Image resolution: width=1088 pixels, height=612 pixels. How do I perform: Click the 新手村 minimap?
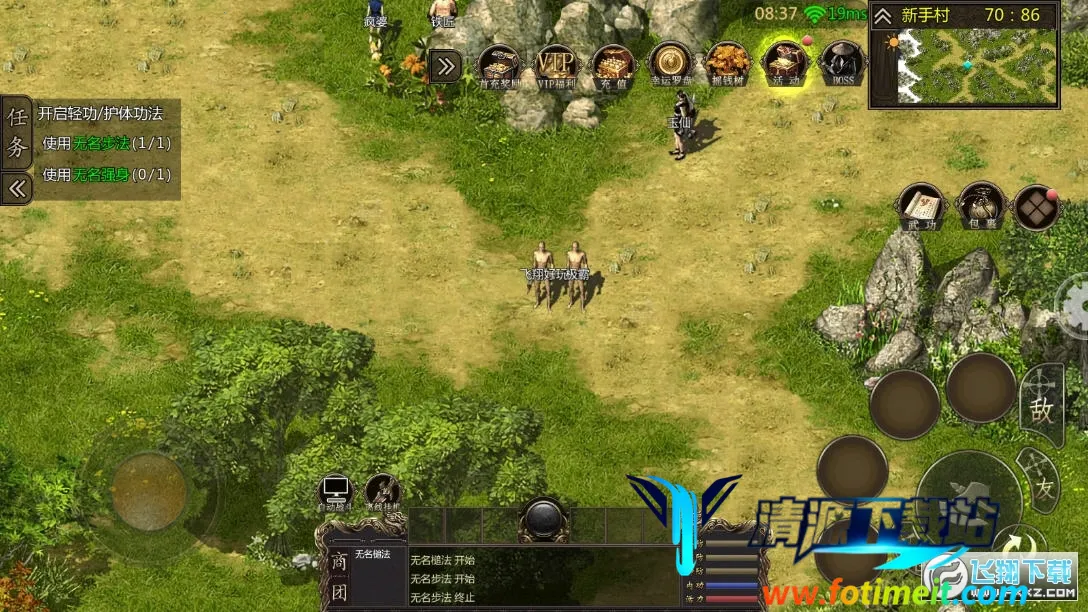(x=977, y=66)
